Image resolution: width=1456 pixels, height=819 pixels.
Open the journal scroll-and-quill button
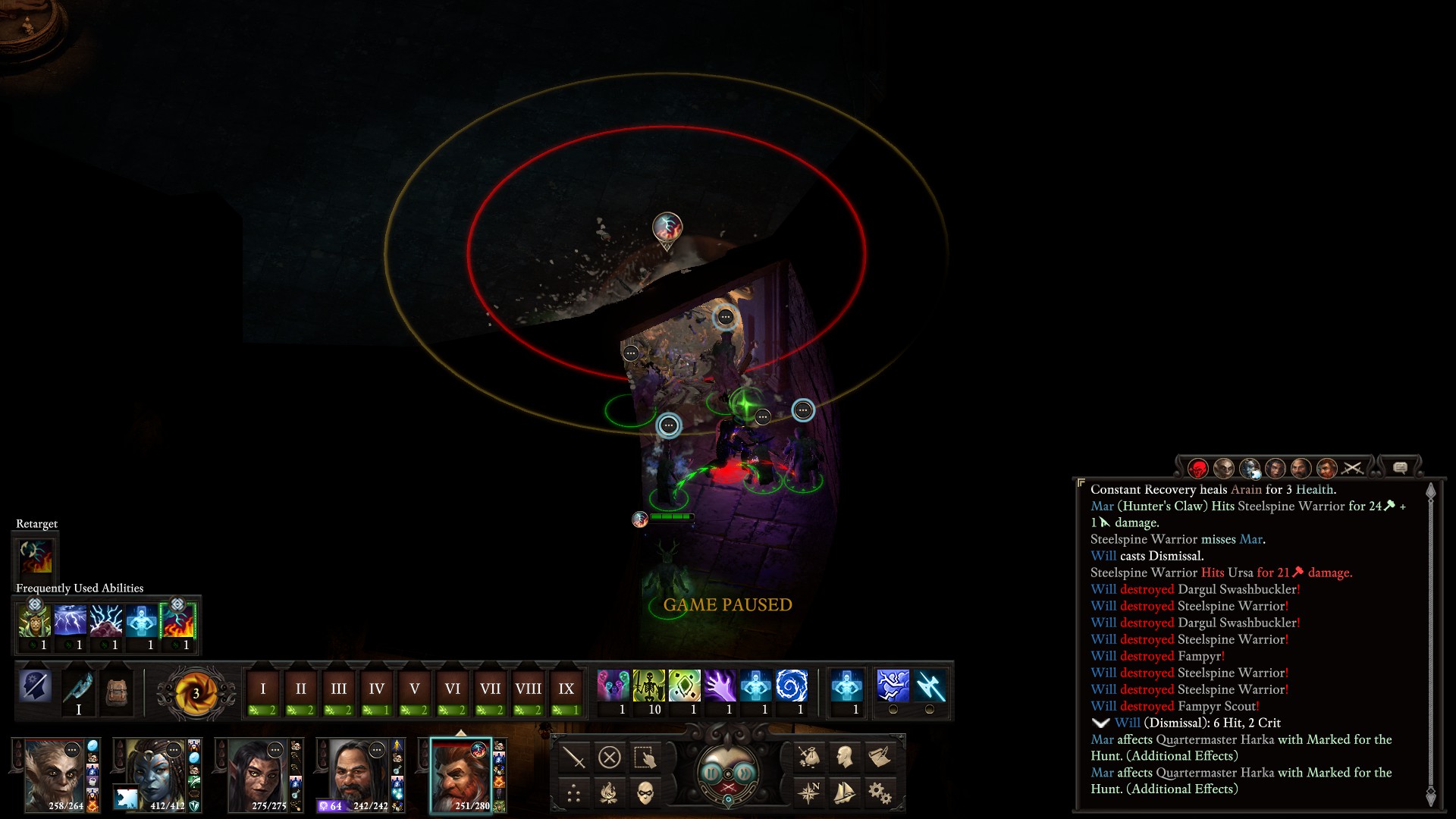point(880,757)
